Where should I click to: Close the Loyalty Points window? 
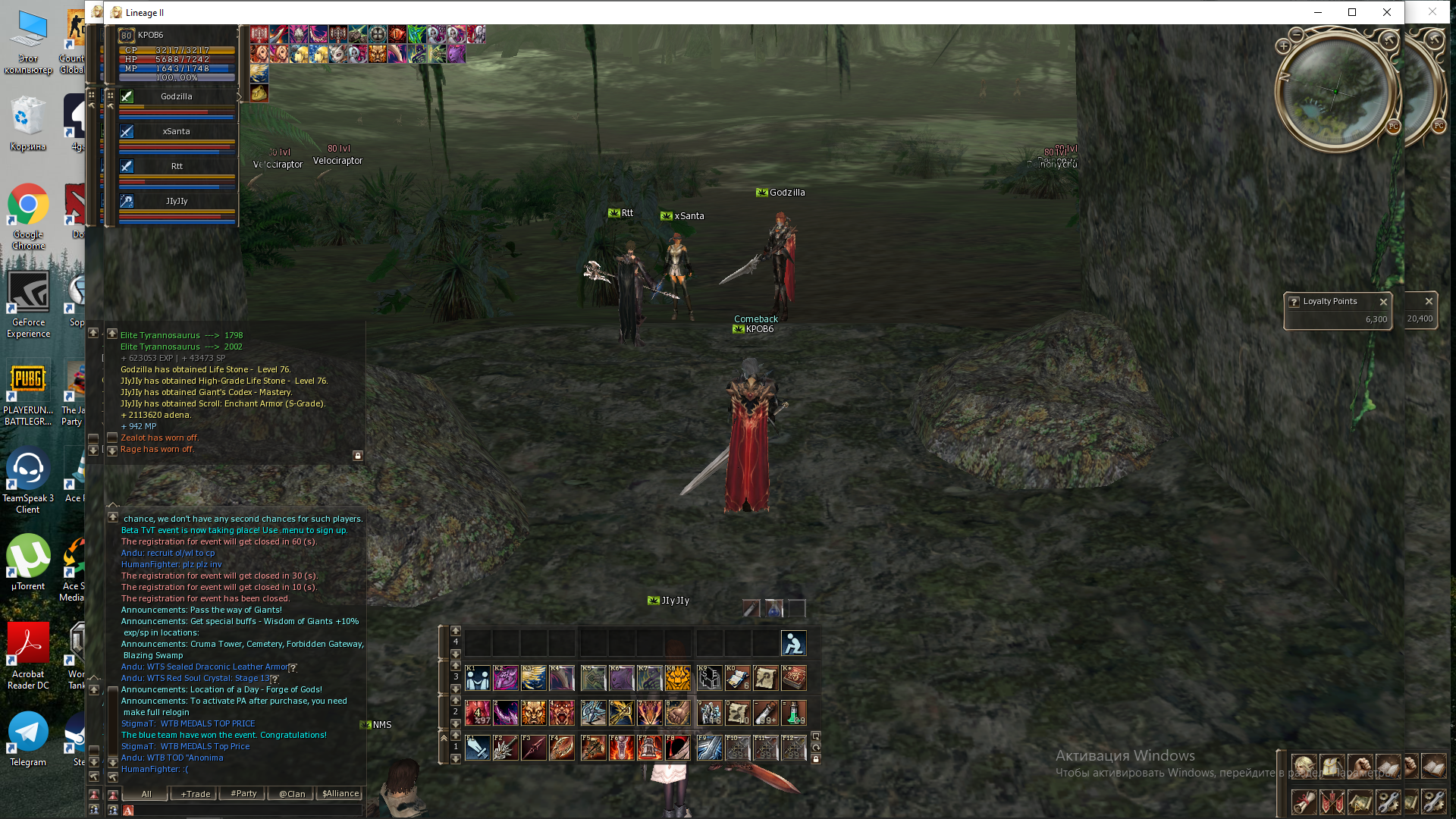[x=1383, y=302]
